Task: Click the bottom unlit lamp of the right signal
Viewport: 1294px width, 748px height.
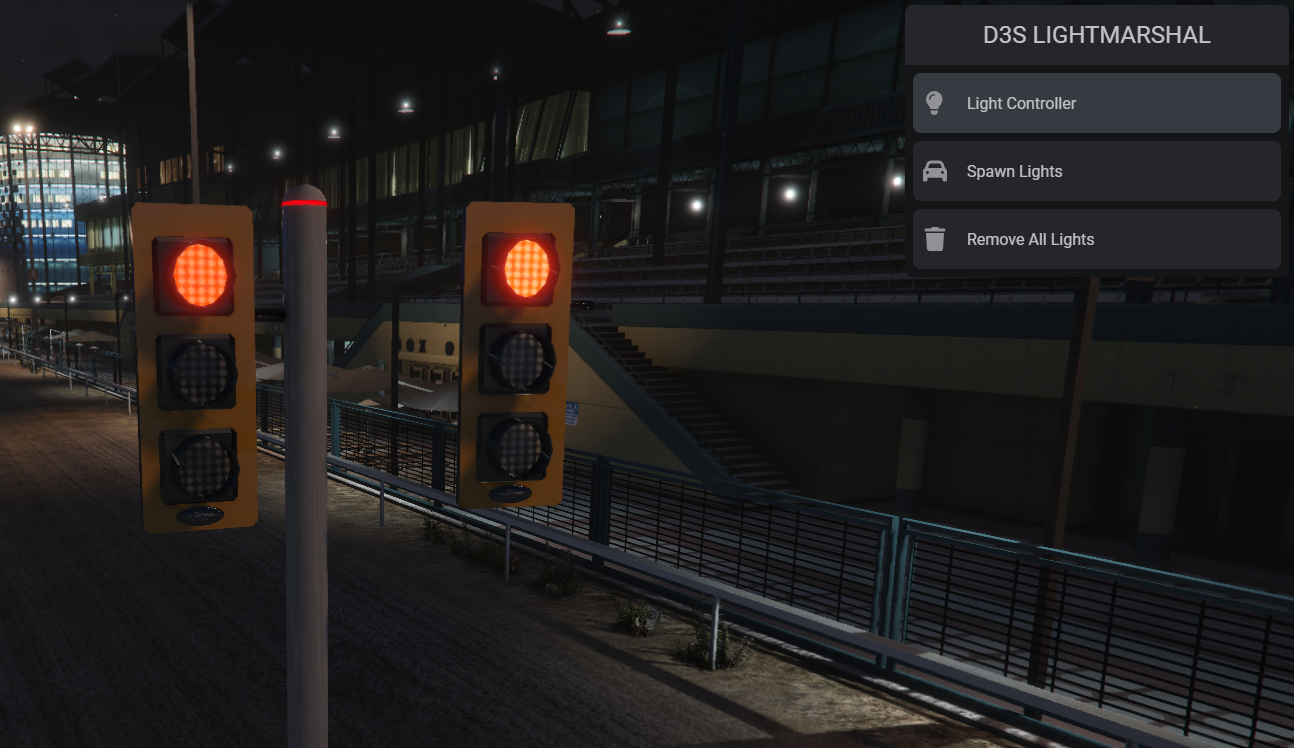Action: coord(517,447)
